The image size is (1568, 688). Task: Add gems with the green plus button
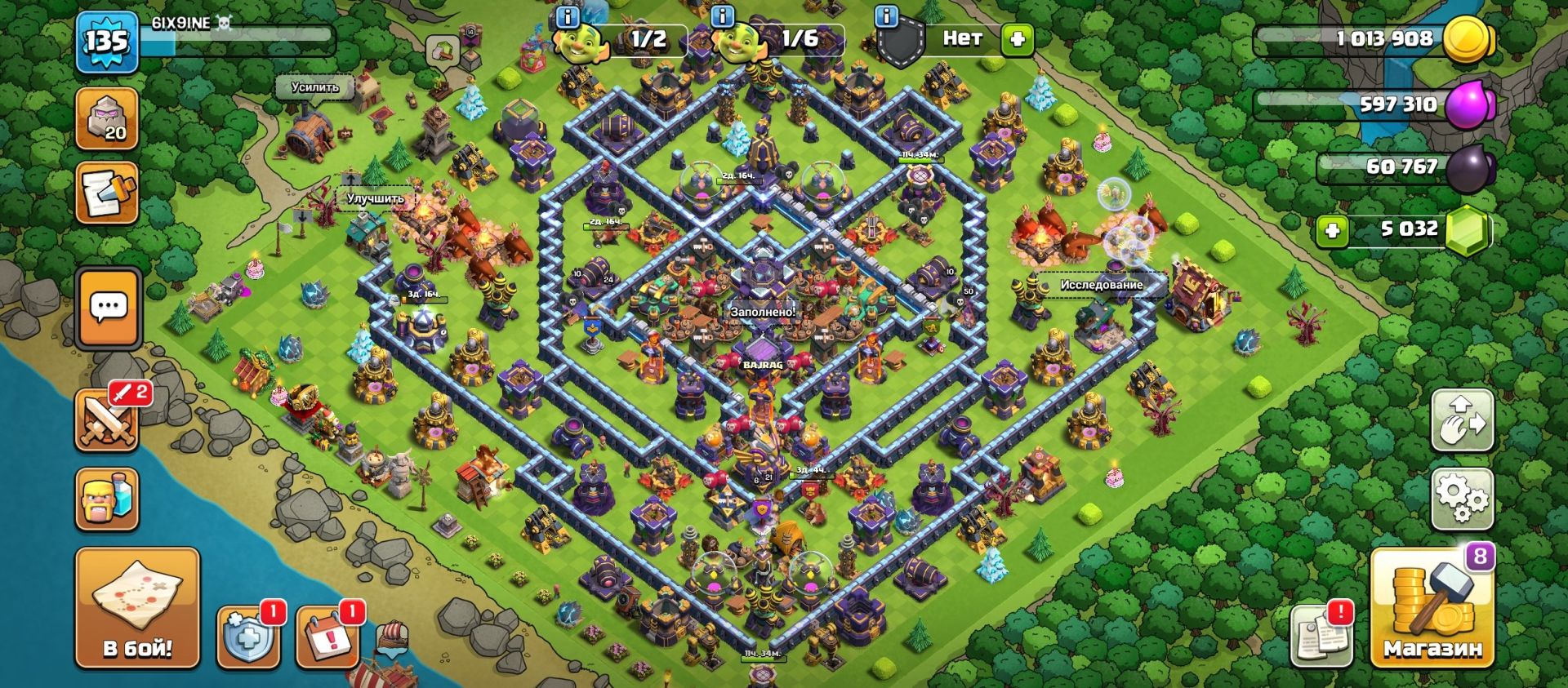[1332, 231]
